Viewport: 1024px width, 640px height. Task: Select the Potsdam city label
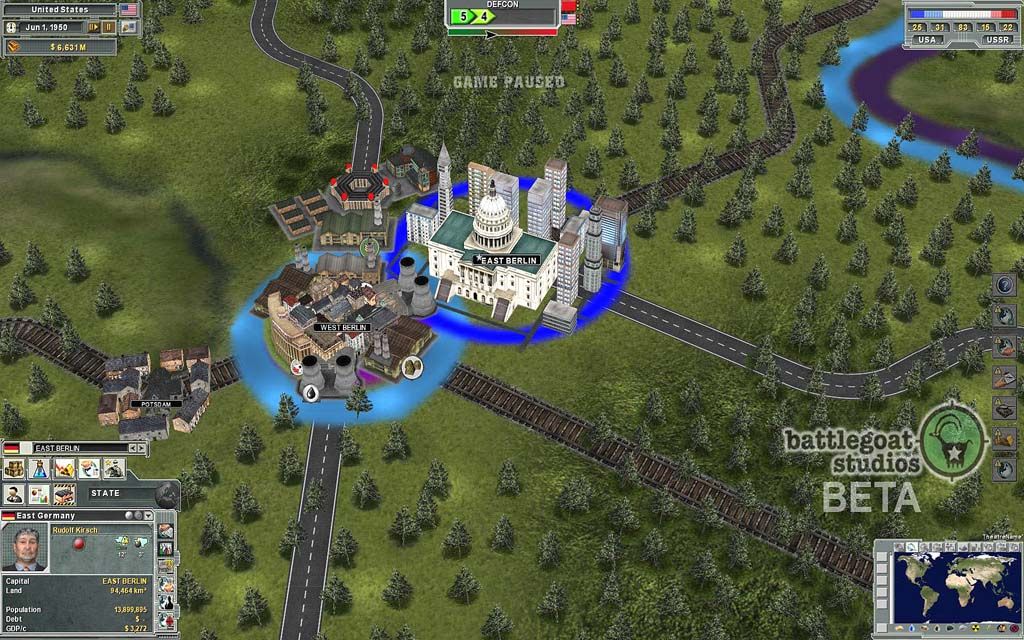(x=155, y=404)
